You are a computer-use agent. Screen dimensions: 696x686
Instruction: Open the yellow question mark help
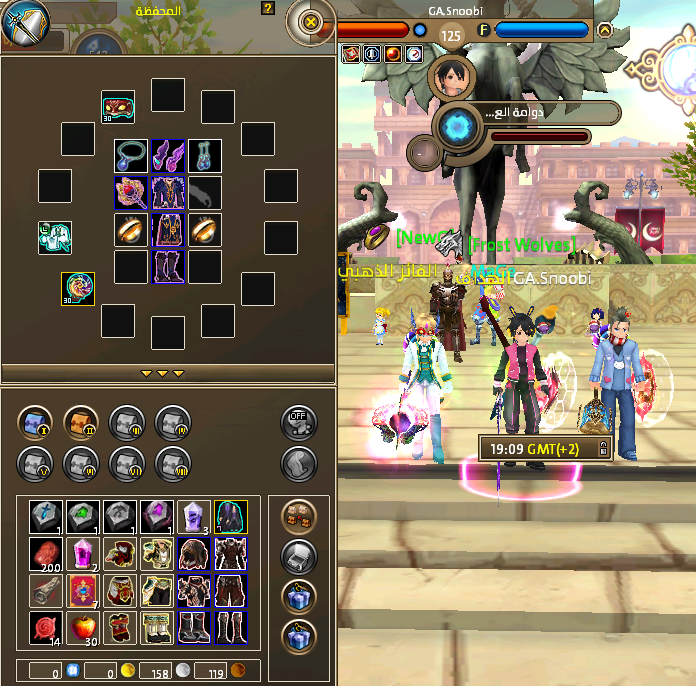pyautogui.click(x=267, y=8)
